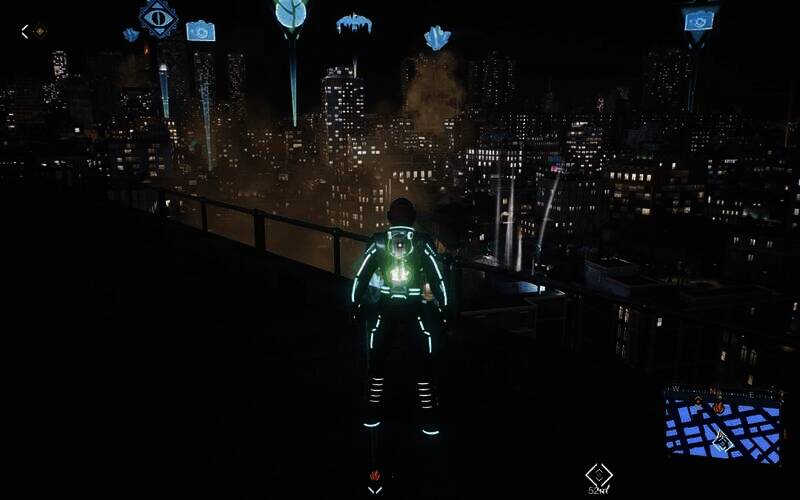
Task: Click the bat-winged drone marker
Action: click(353, 23)
